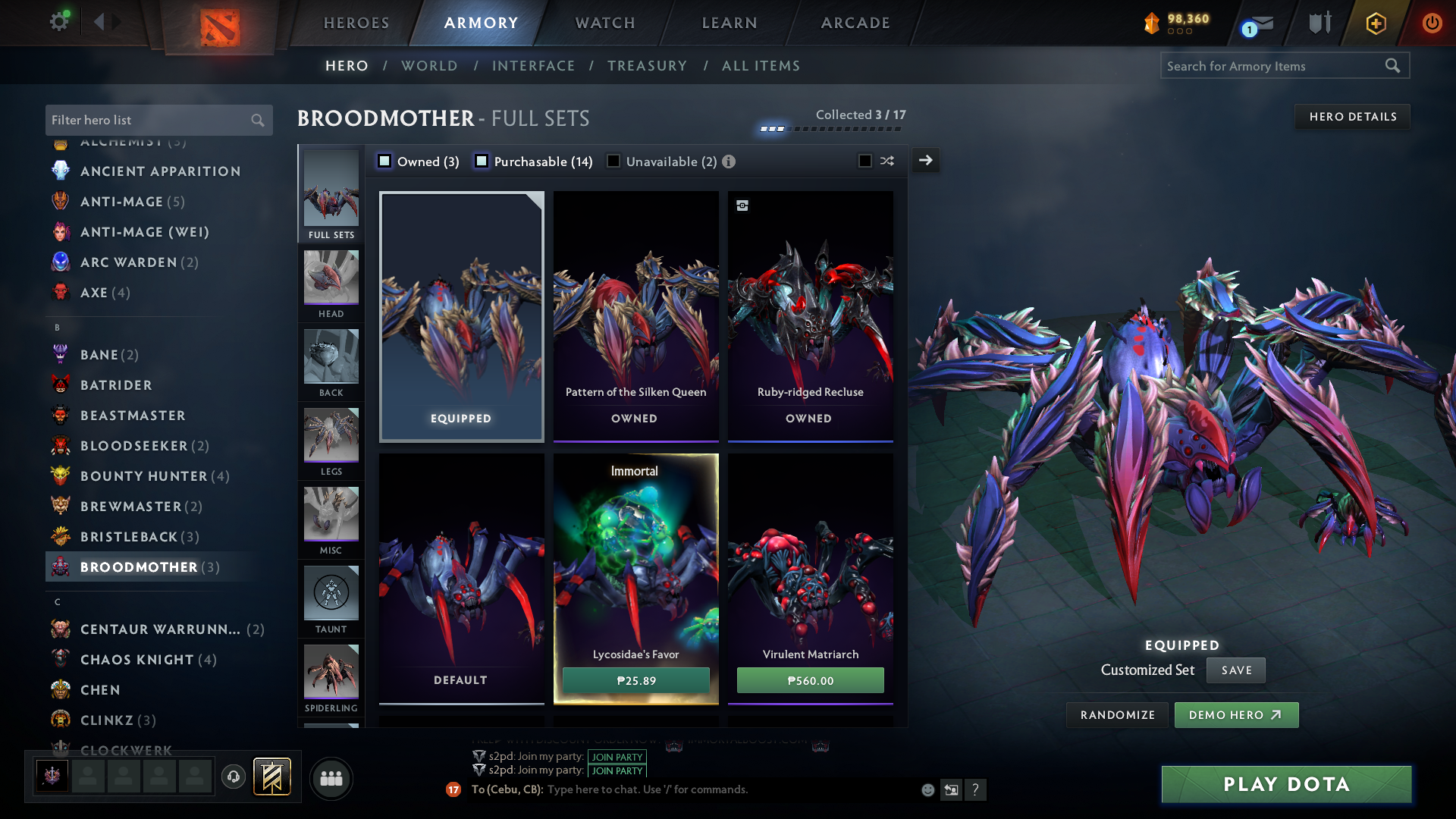Open the Heroes main tab
Image resolution: width=1456 pixels, height=819 pixels.
(356, 23)
